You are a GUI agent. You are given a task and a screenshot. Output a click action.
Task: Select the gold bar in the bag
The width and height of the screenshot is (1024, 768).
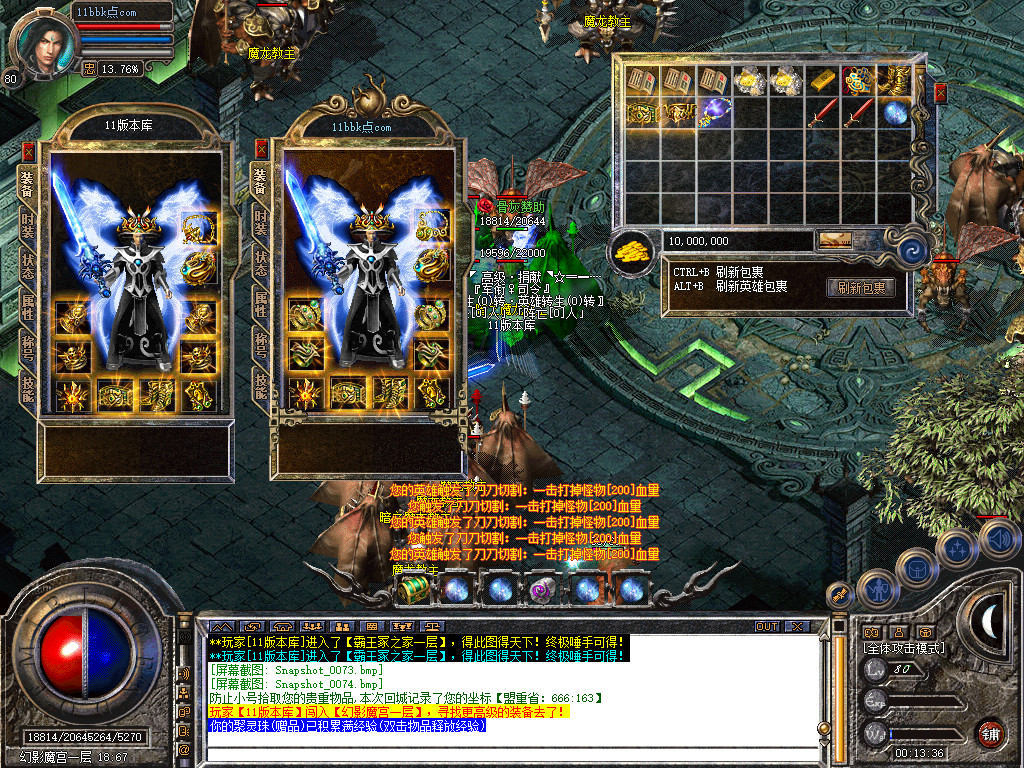click(x=822, y=80)
